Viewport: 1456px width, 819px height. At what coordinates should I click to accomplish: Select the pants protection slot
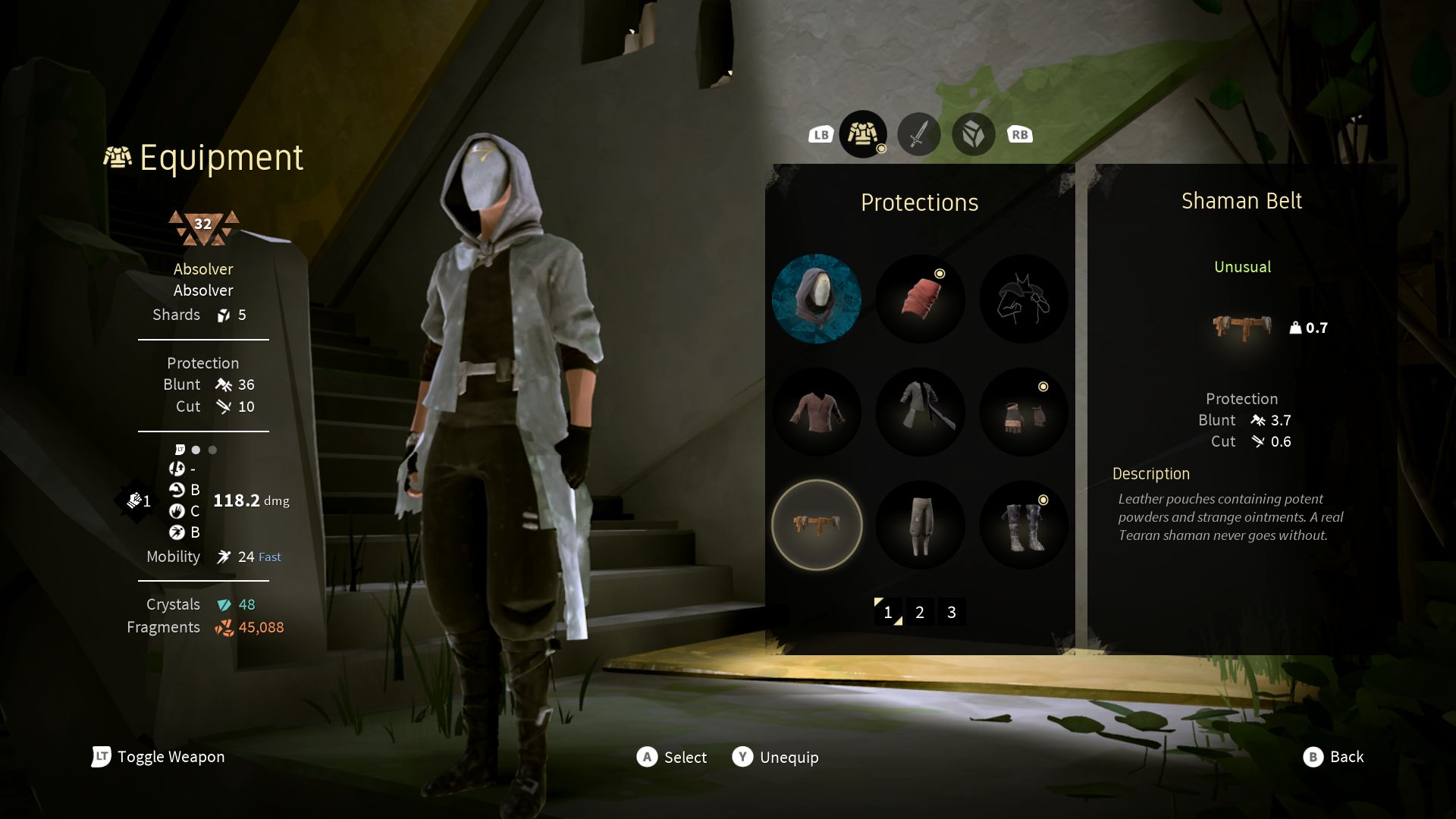920,525
